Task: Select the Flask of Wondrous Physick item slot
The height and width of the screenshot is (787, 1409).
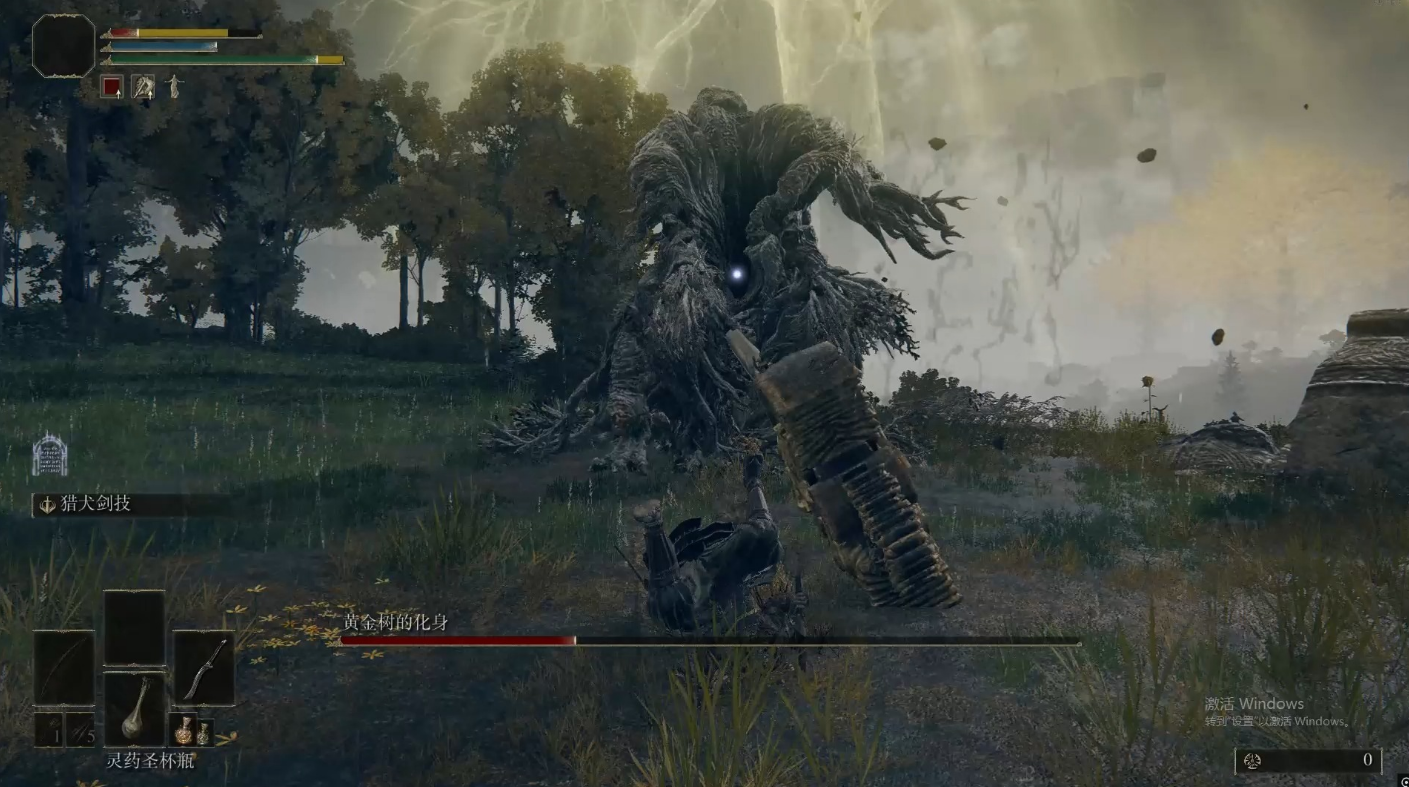Action: tap(134, 709)
